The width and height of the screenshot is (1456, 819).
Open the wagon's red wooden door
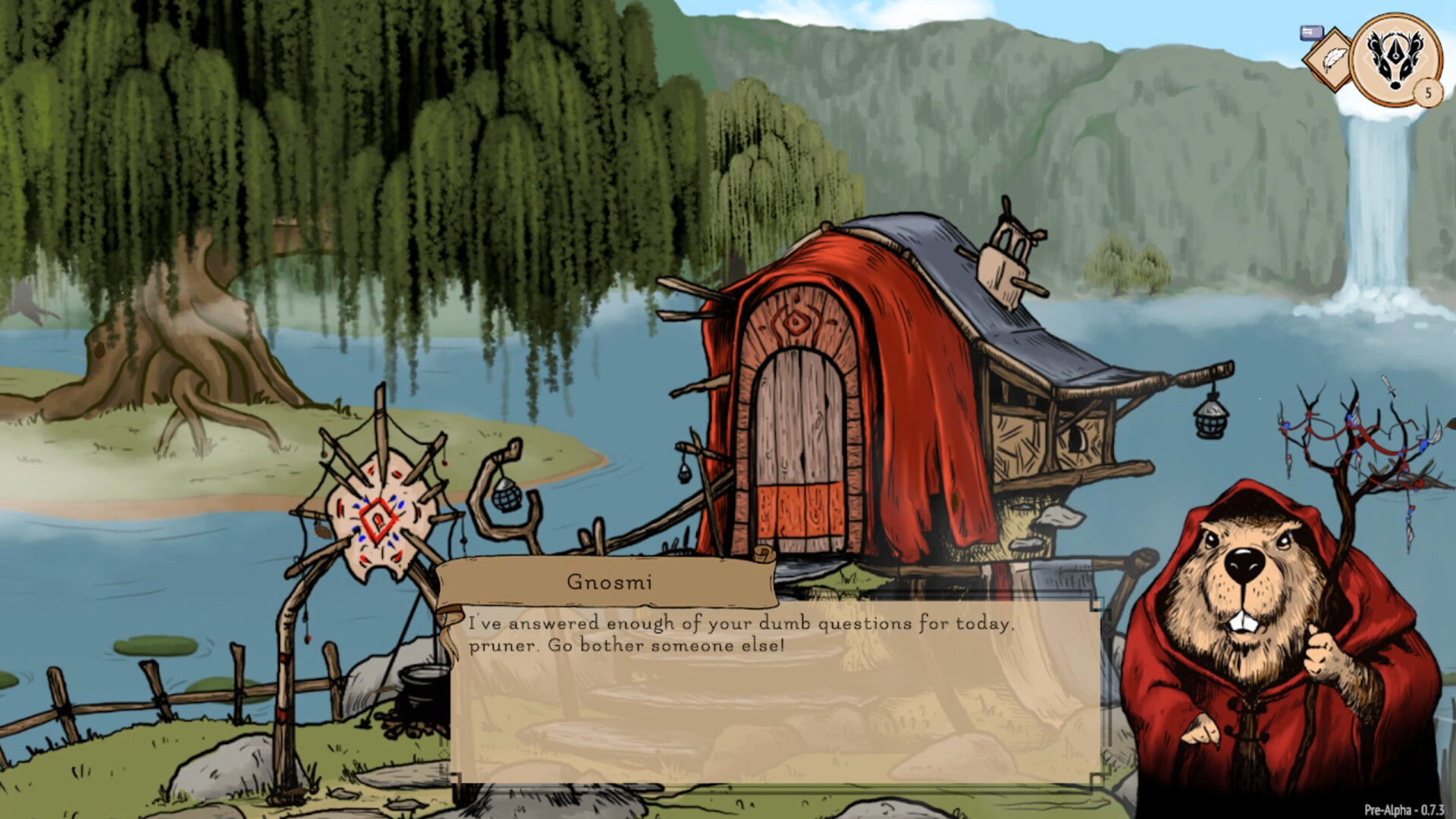[800, 447]
